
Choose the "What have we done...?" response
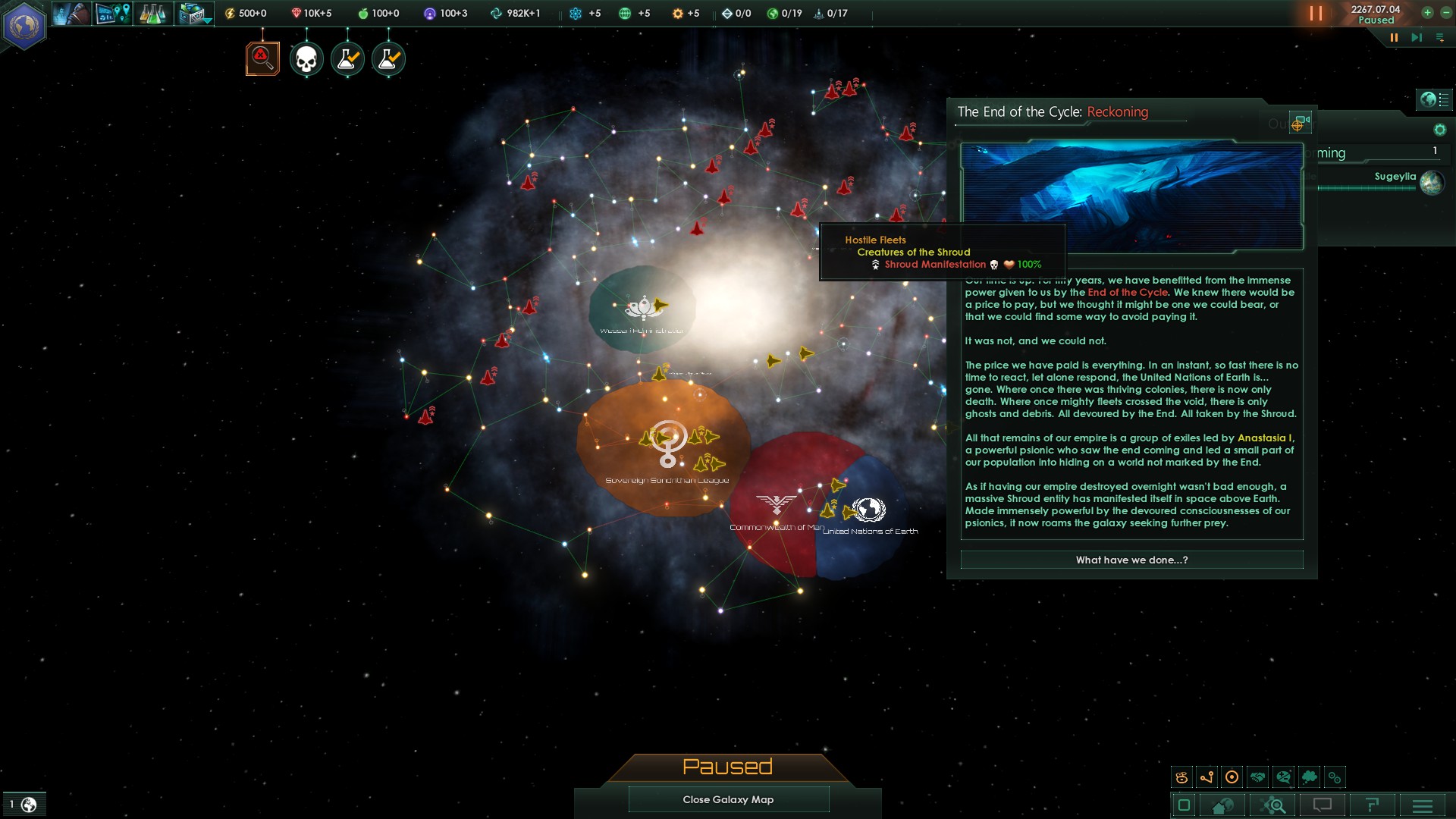click(x=1131, y=560)
